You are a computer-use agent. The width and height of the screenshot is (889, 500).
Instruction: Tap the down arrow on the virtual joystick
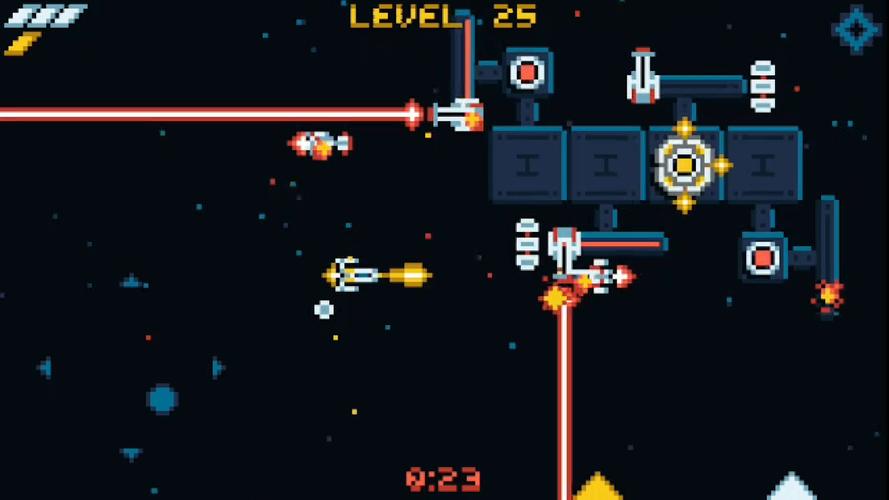point(131,454)
